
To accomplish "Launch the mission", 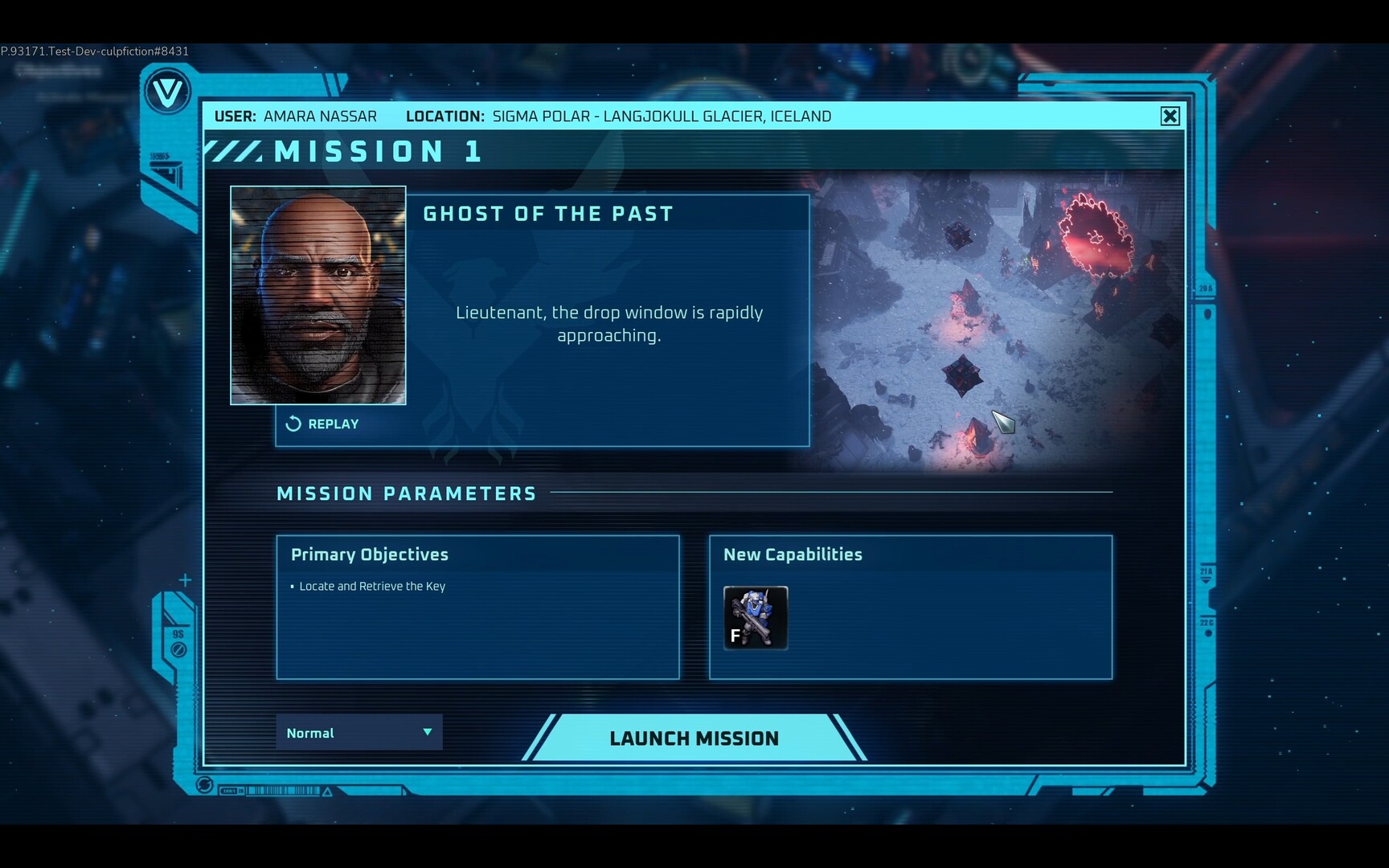I will (x=694, y=738).
